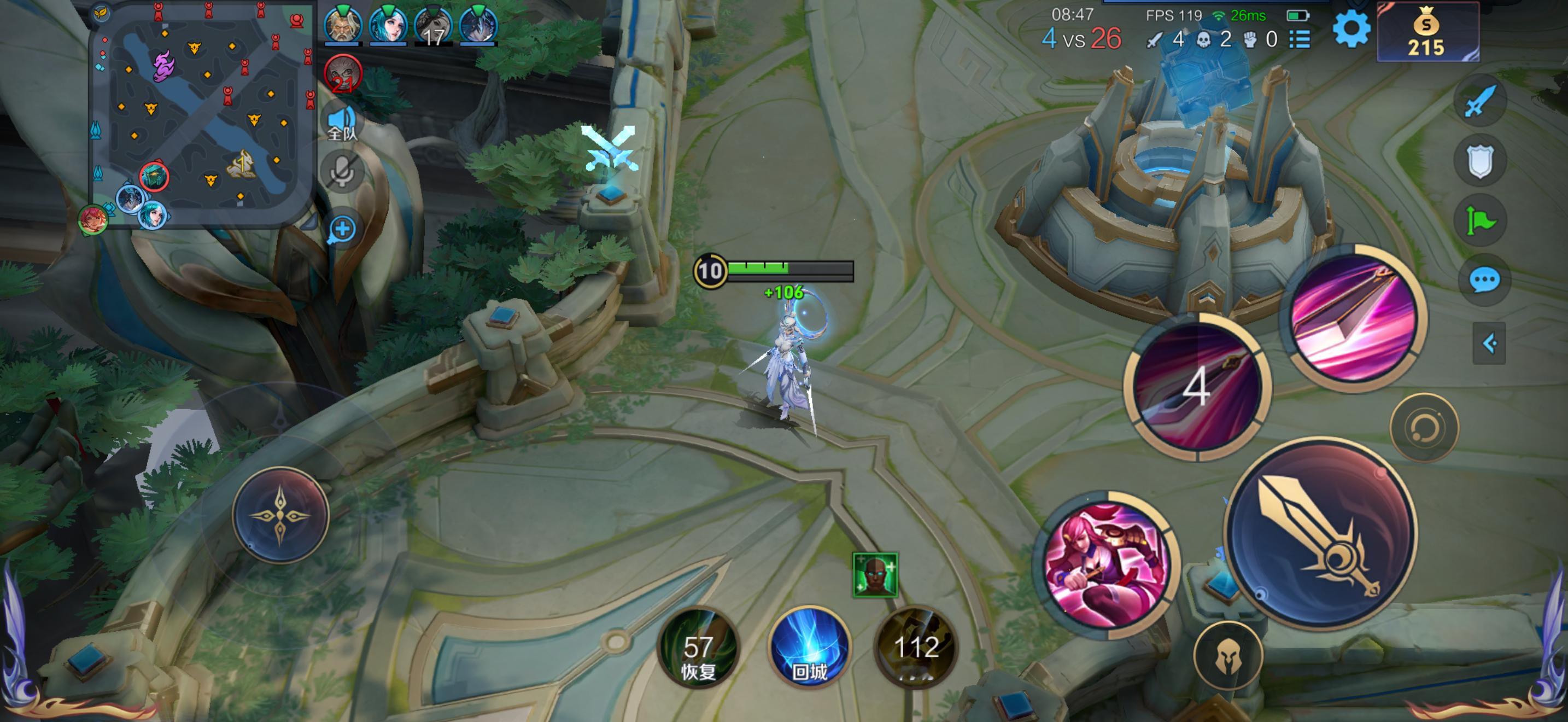Open the settings gear menu
Image resolution: width=1568 pixels, height=722 pixels.
[x=1351, y=28]
